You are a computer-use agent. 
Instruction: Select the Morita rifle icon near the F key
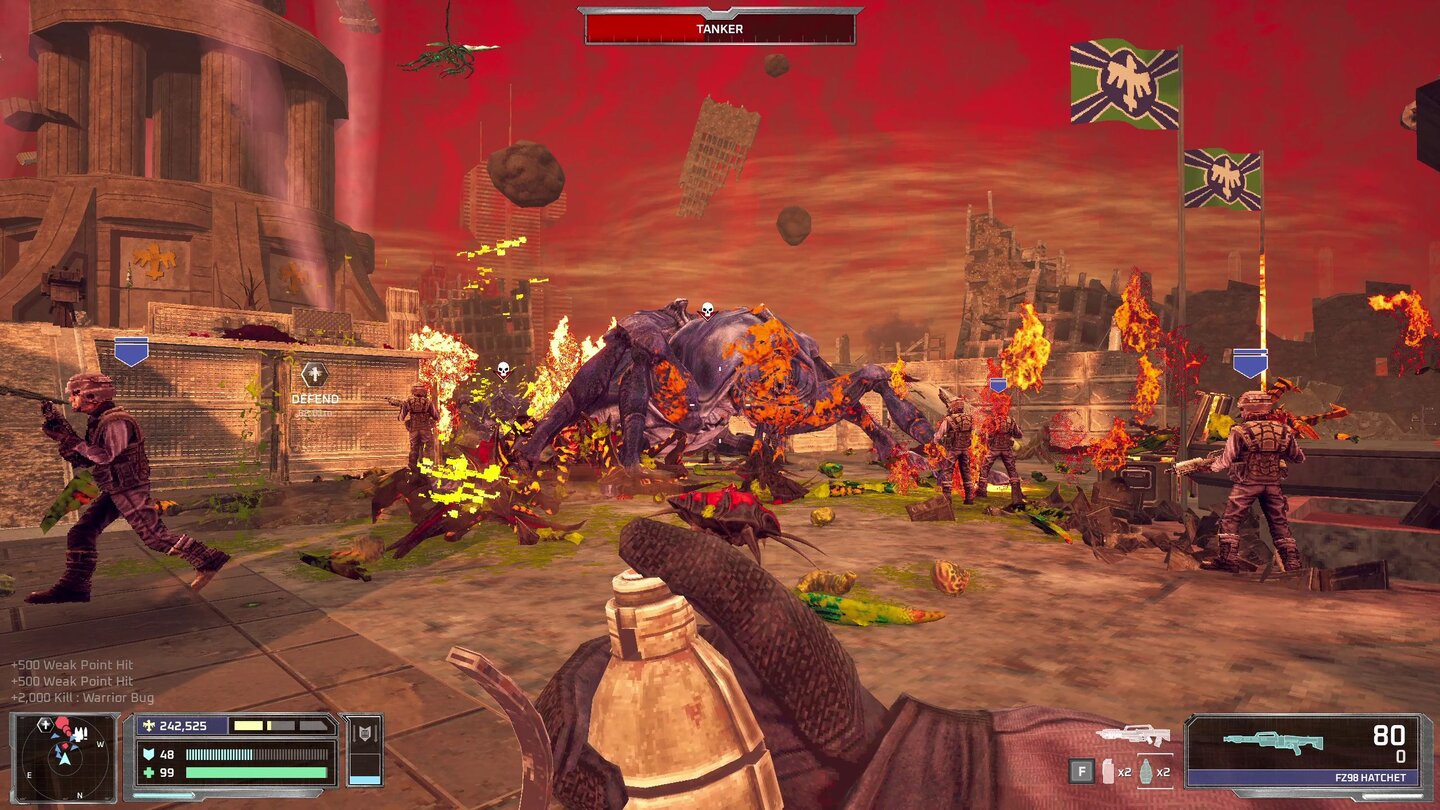click(1134, 736)
